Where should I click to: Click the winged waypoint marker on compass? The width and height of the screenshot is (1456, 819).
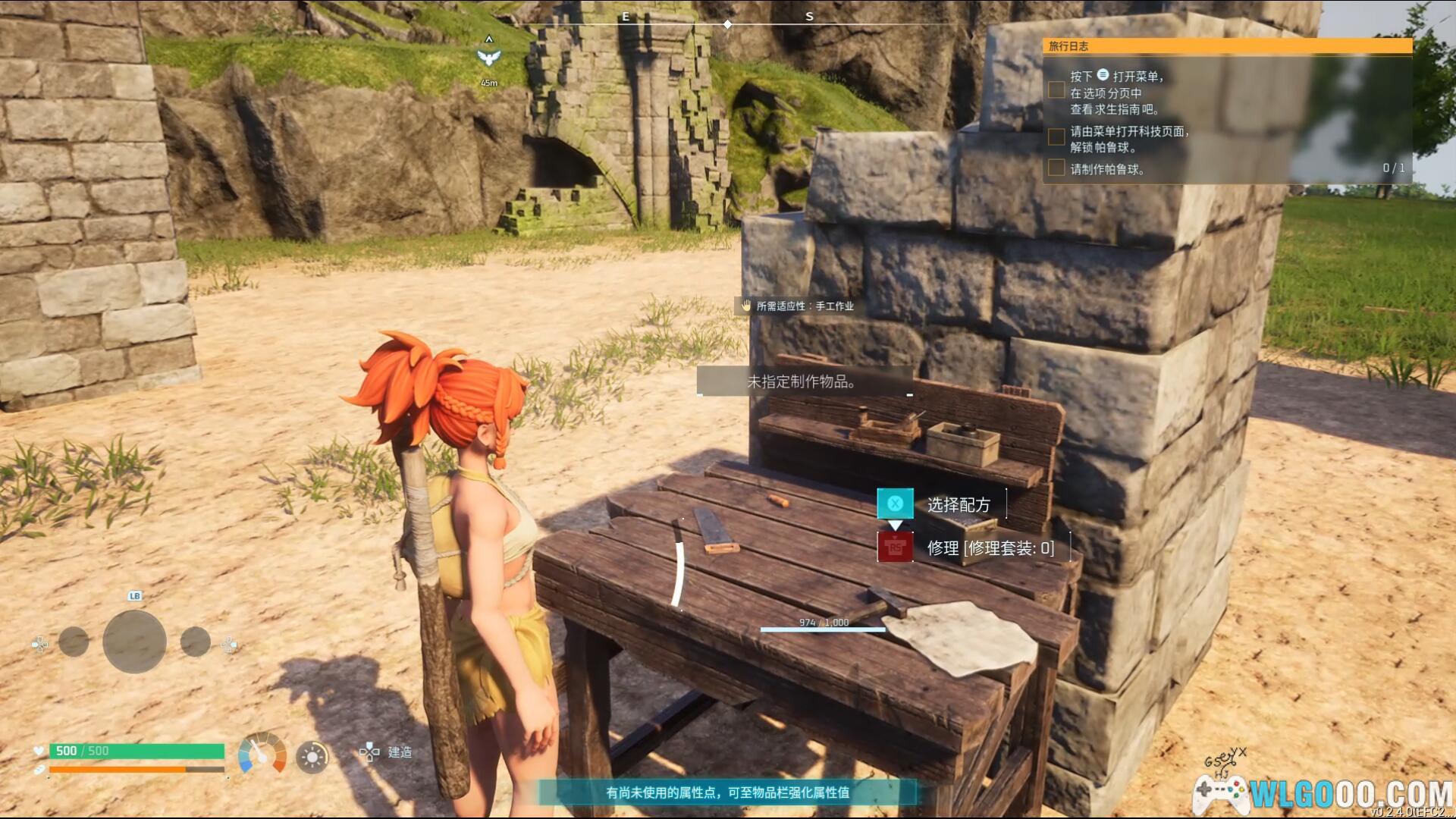[x=489, y=55]
